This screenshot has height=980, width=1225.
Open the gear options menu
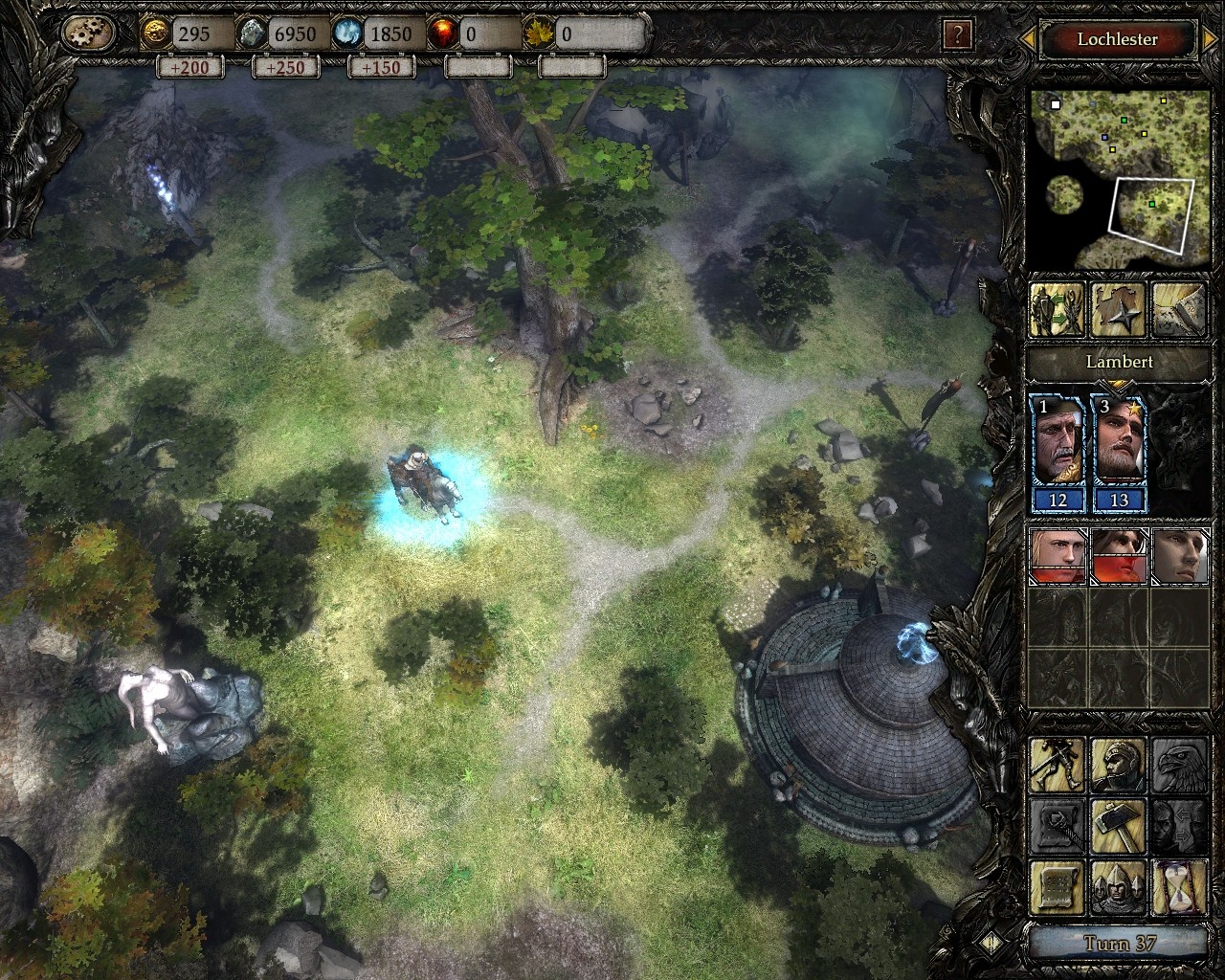coord(88,34)
